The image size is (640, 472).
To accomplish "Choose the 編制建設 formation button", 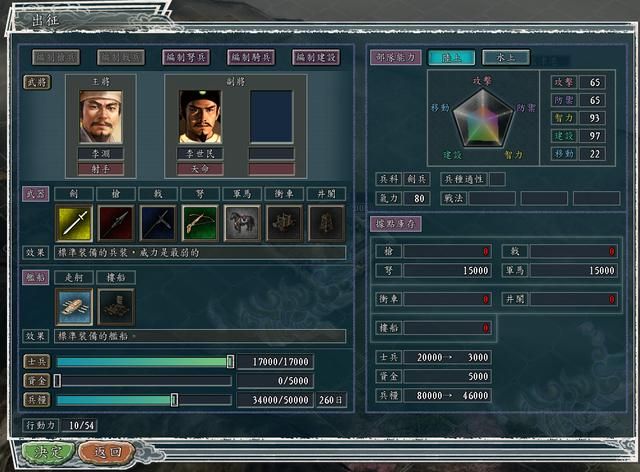I will 318,58.
